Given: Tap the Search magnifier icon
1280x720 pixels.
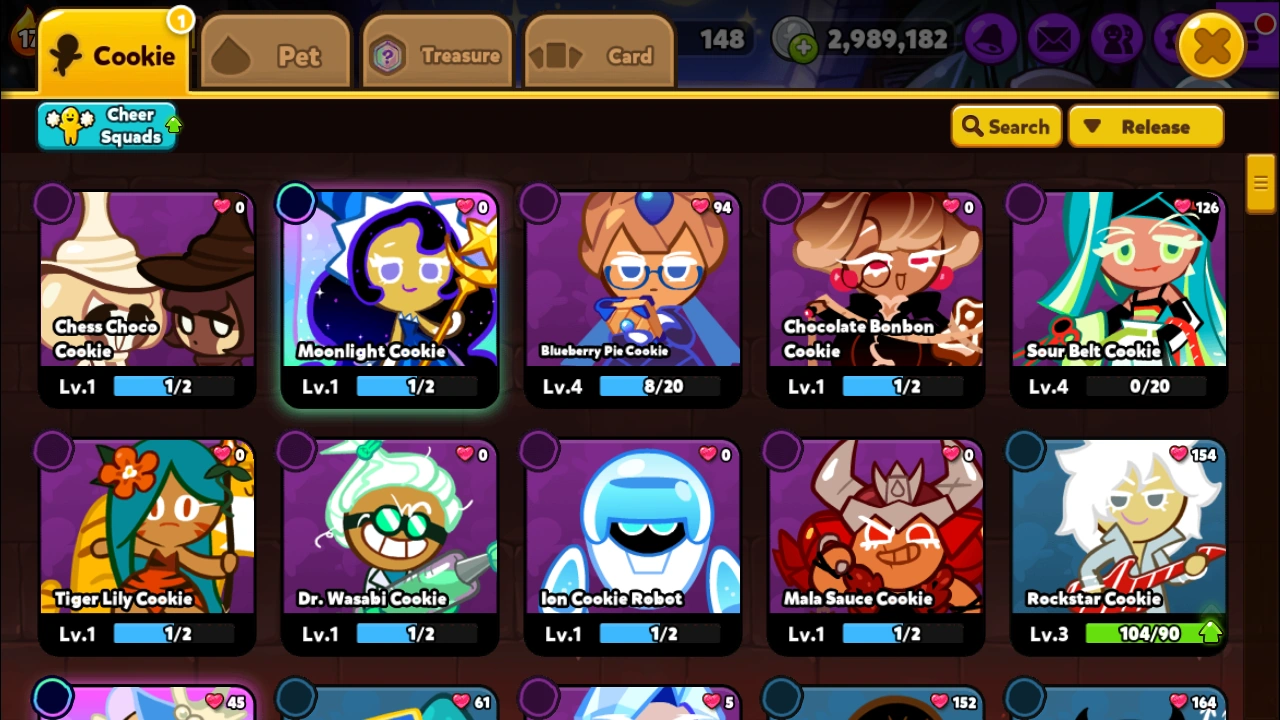Looking at the screenshot, I should click(973, 126).
